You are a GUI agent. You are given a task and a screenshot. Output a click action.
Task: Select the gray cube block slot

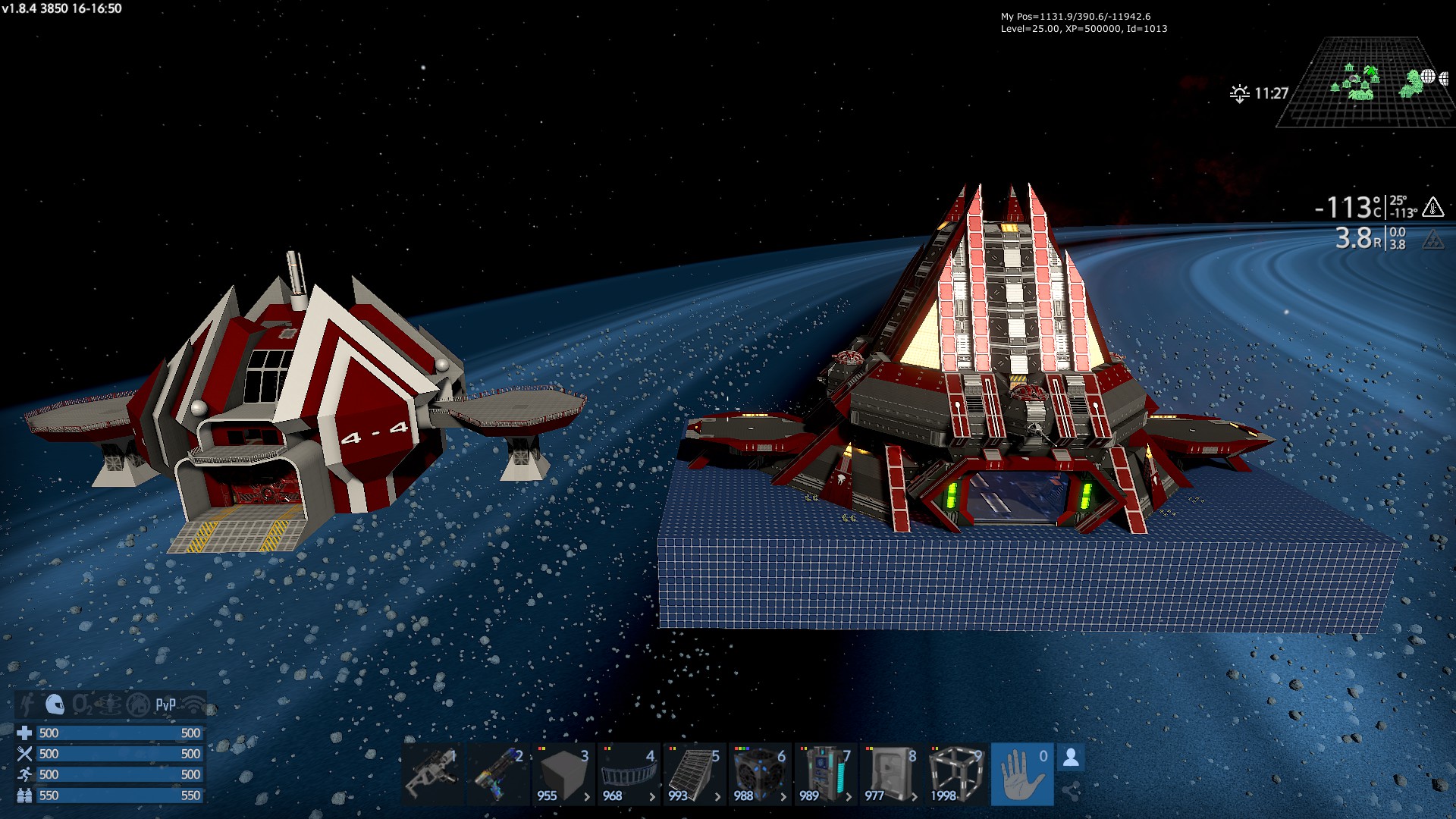pyautogui.click(x=563, y=774)
